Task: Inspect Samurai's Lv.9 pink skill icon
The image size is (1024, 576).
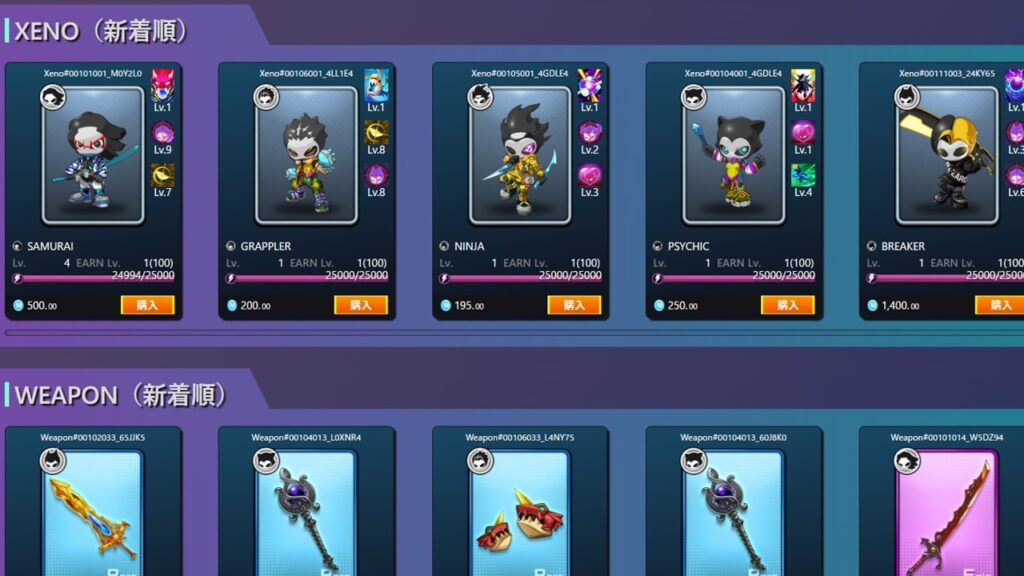Action: click(162, 132)
